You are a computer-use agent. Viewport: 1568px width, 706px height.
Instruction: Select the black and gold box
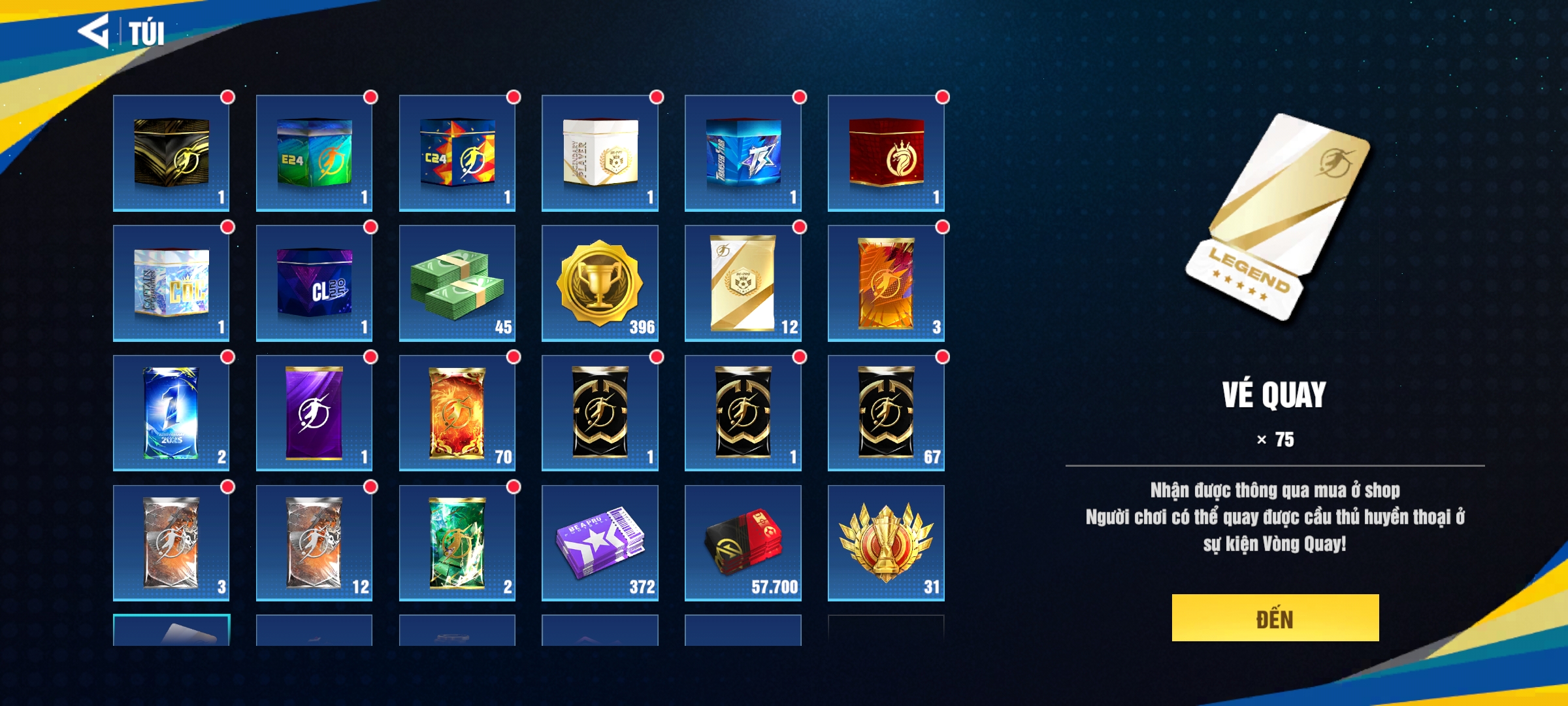[171, 153]
